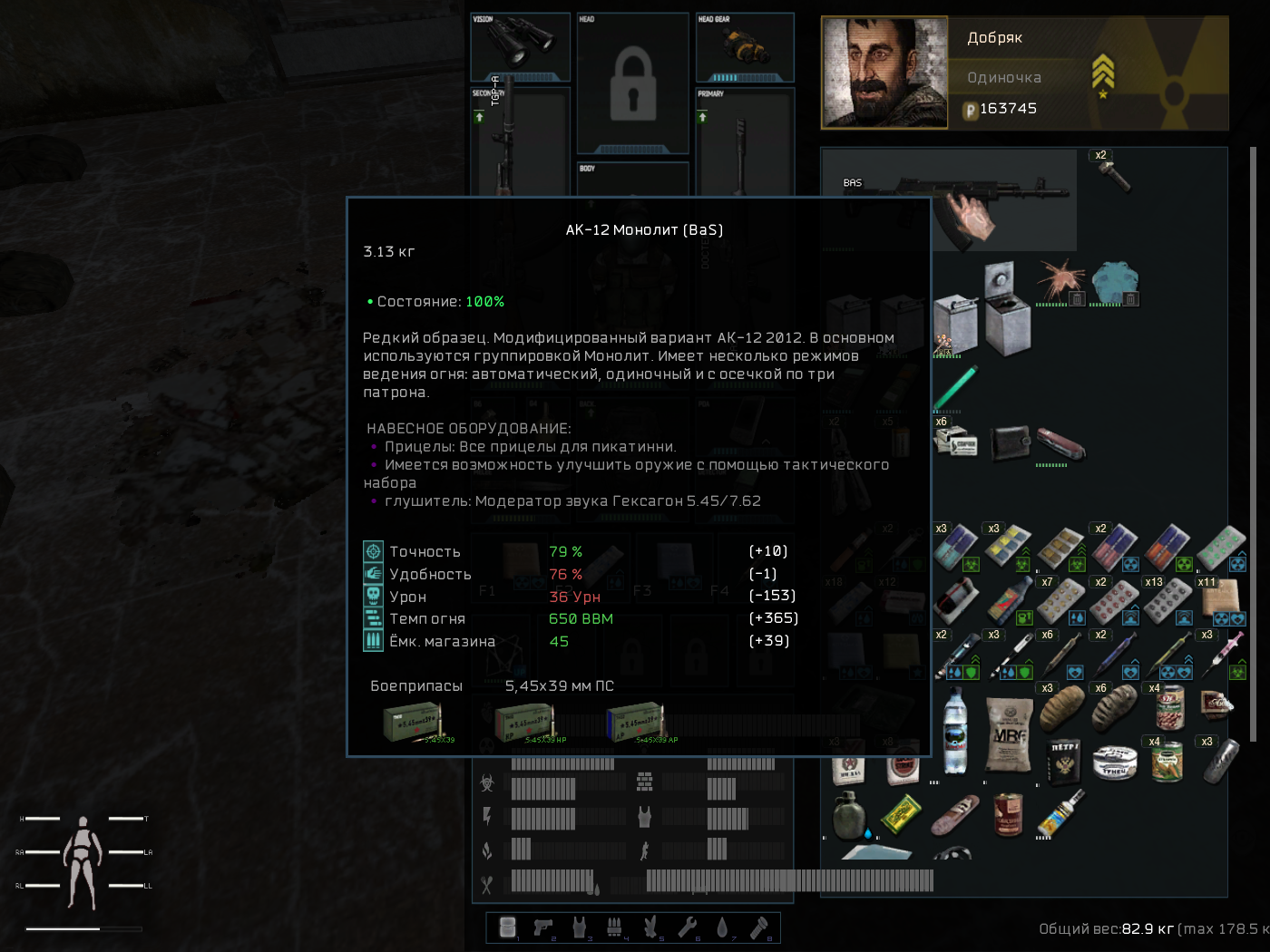Select the water bottle item

(x=954, y=731)
